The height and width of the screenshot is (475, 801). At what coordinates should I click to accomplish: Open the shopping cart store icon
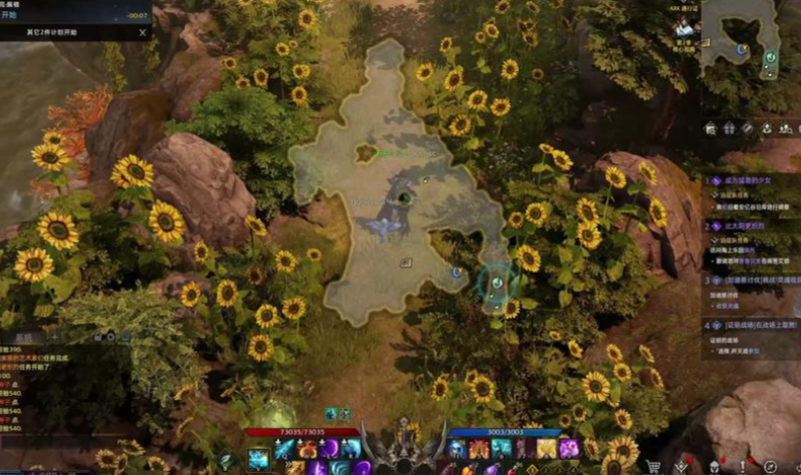(x=654, y=466)
